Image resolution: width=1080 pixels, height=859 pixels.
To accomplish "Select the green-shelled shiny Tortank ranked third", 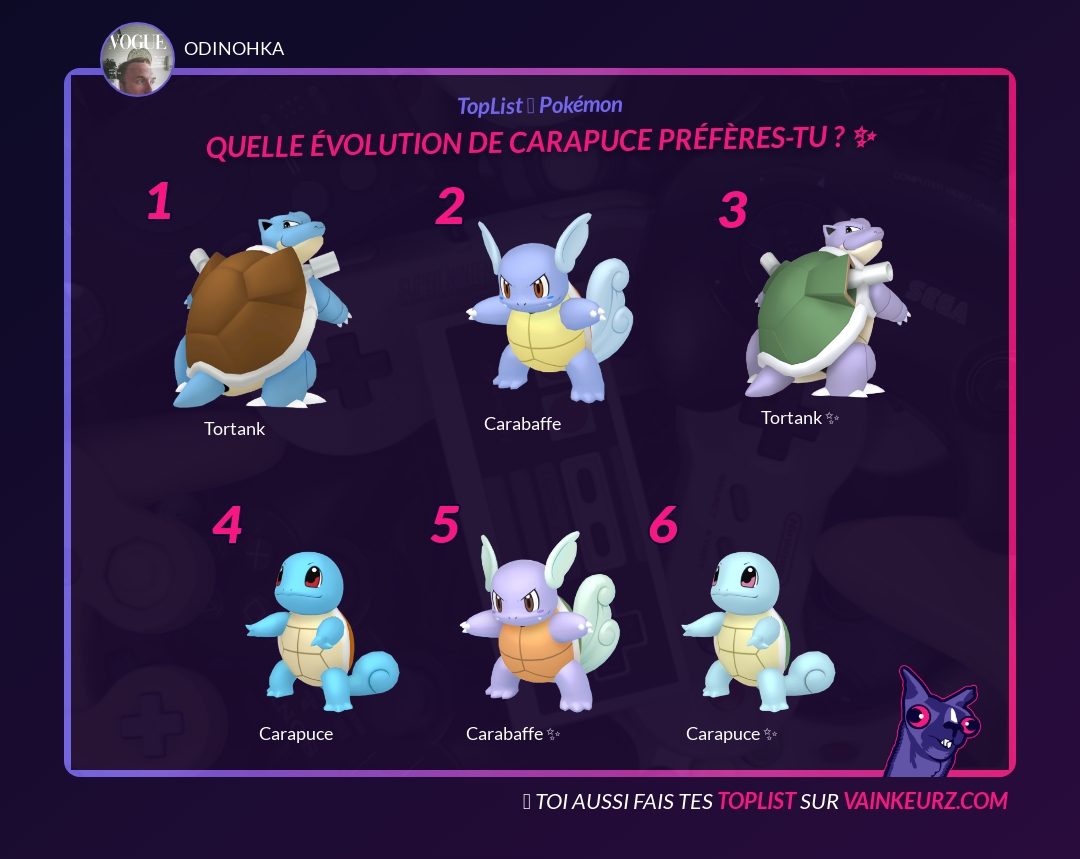I will [825, 310].
